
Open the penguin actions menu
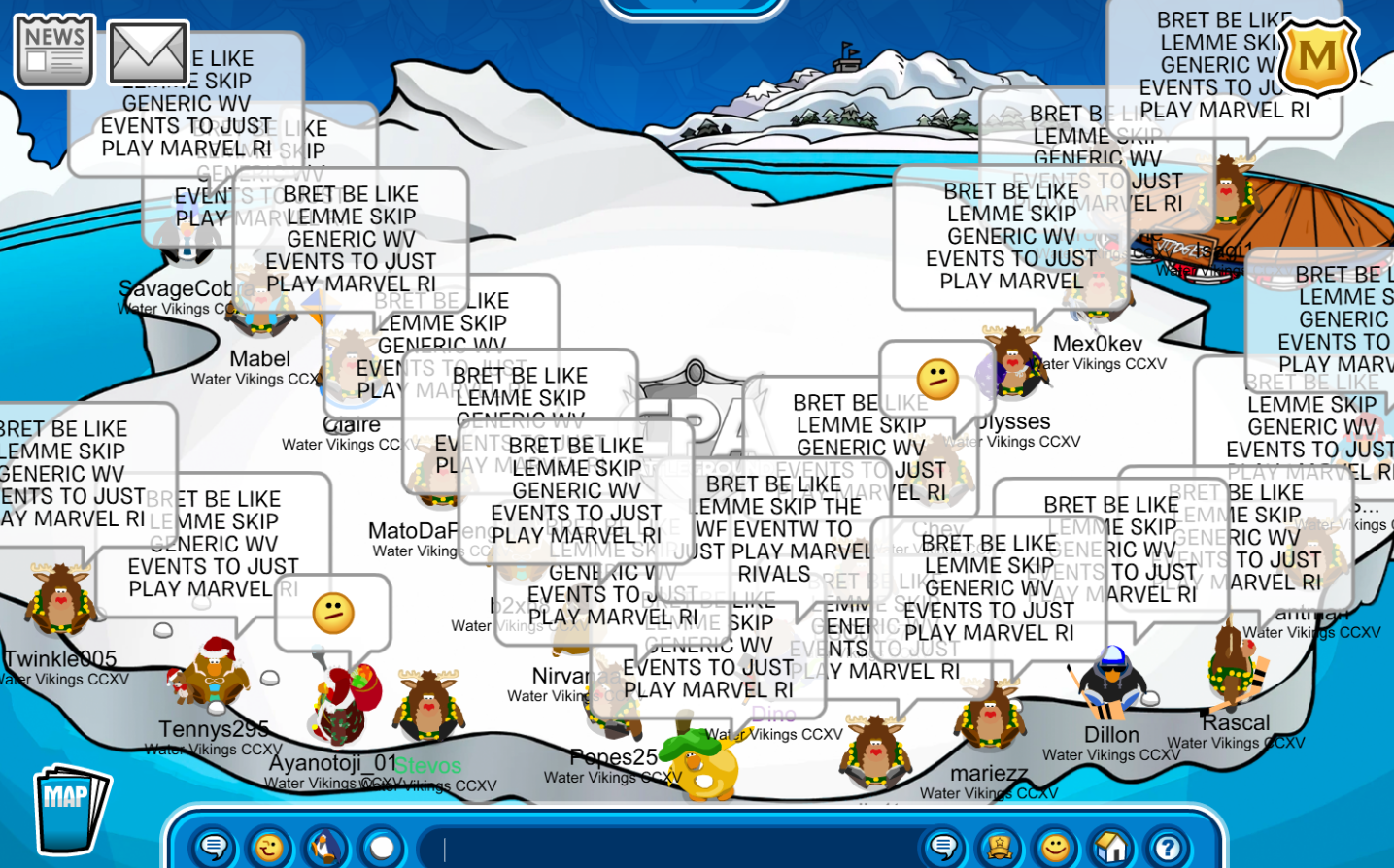325,848
